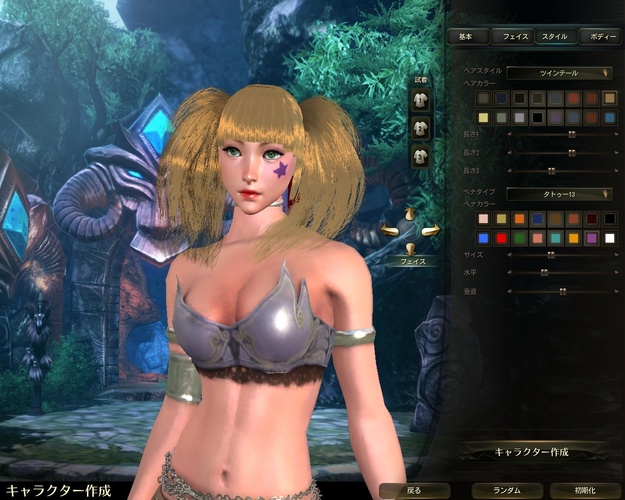This screenshot has height=500, width=625.
Task: Adjust the サイズ tattoo size slider
Action: click(x=550, y=255)
